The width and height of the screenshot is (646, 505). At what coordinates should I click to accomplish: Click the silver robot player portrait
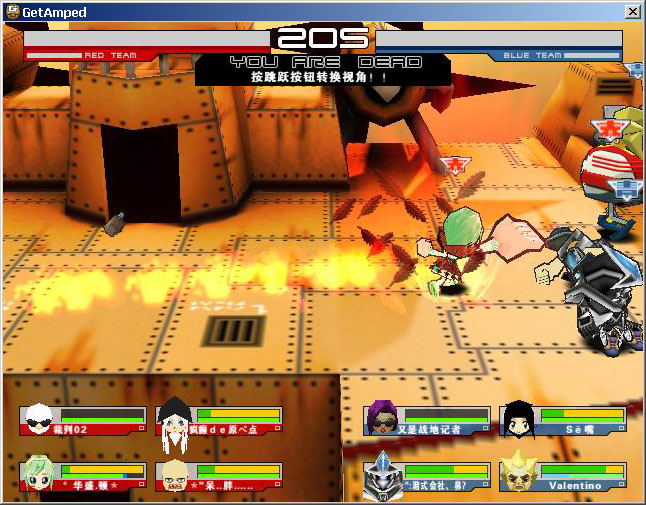381,474
